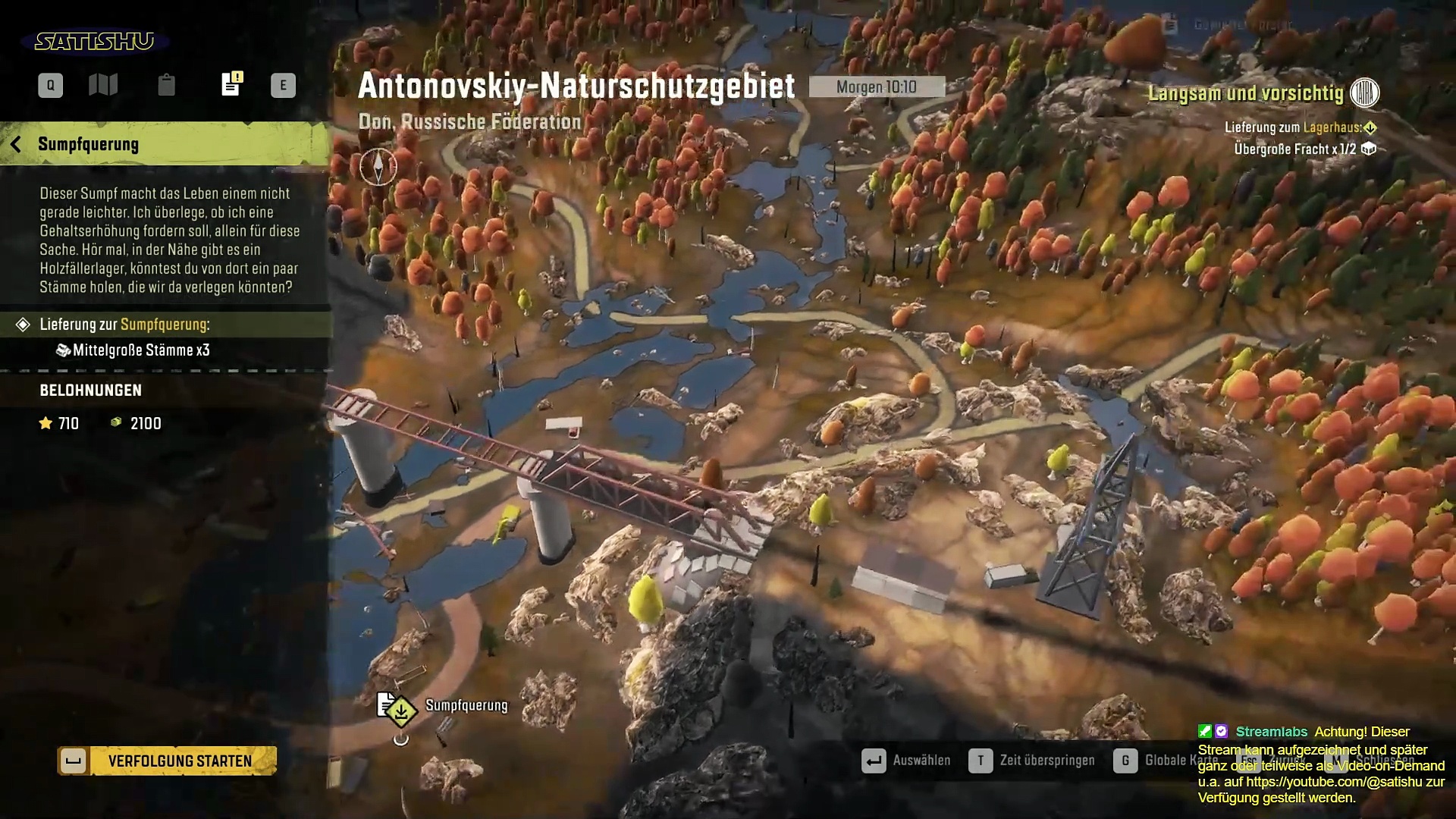Choose Zeit überspringen to skip time
The image size is (1456, 819).
point(1032,760)
